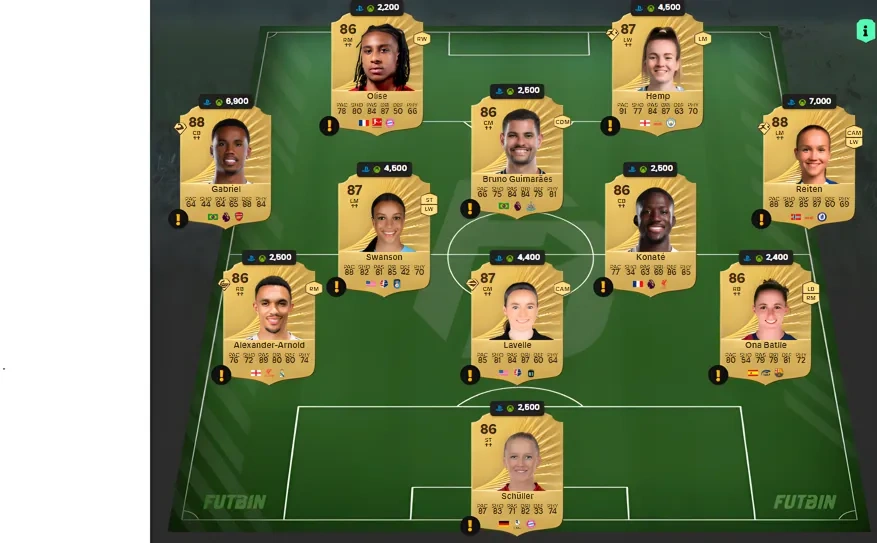Screen dimensions: 877x543
Task: Select the Alexander-Arnold card
Action: [x=268, y=318]
